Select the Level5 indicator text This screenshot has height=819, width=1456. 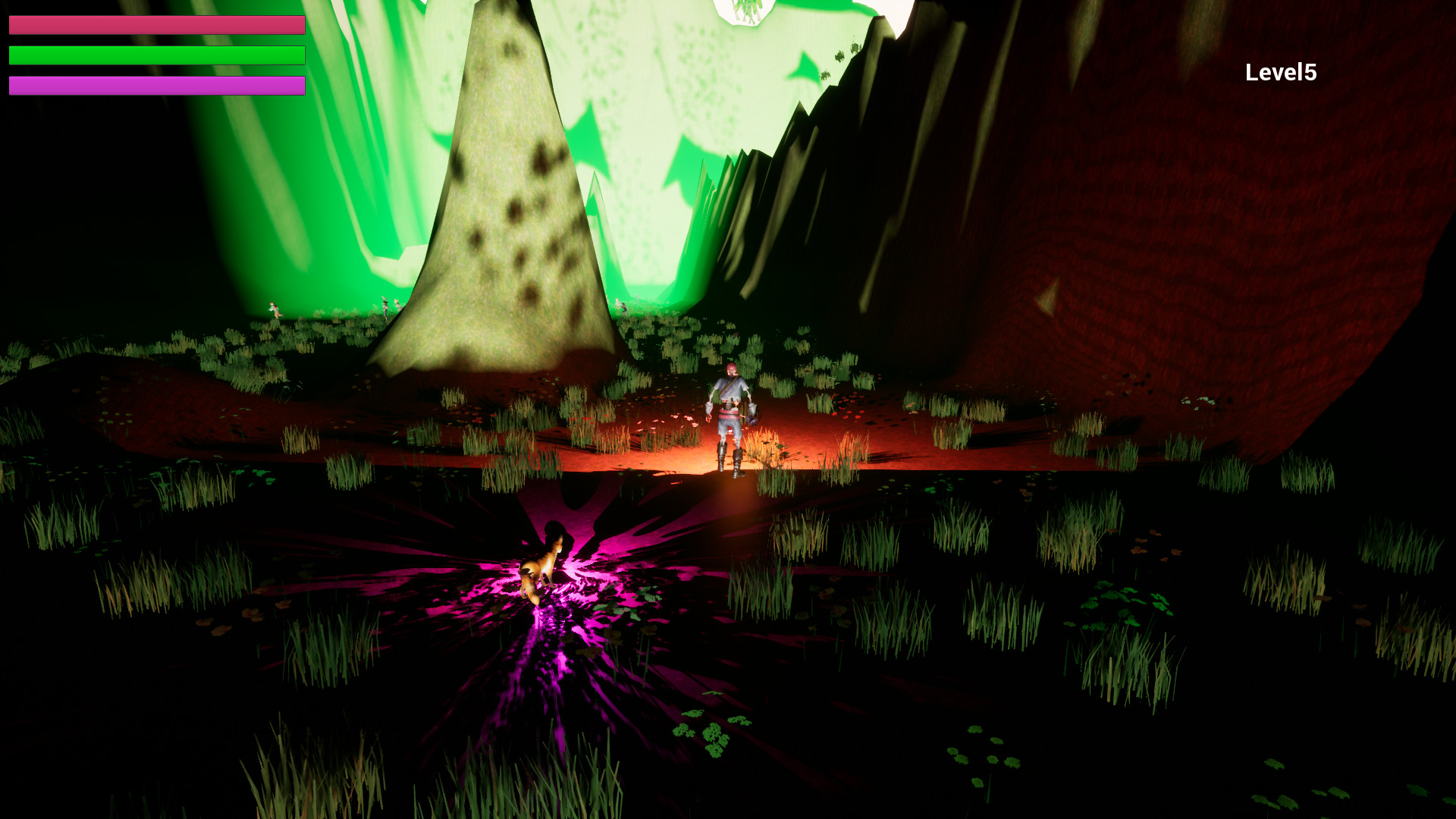(1280, 73)
